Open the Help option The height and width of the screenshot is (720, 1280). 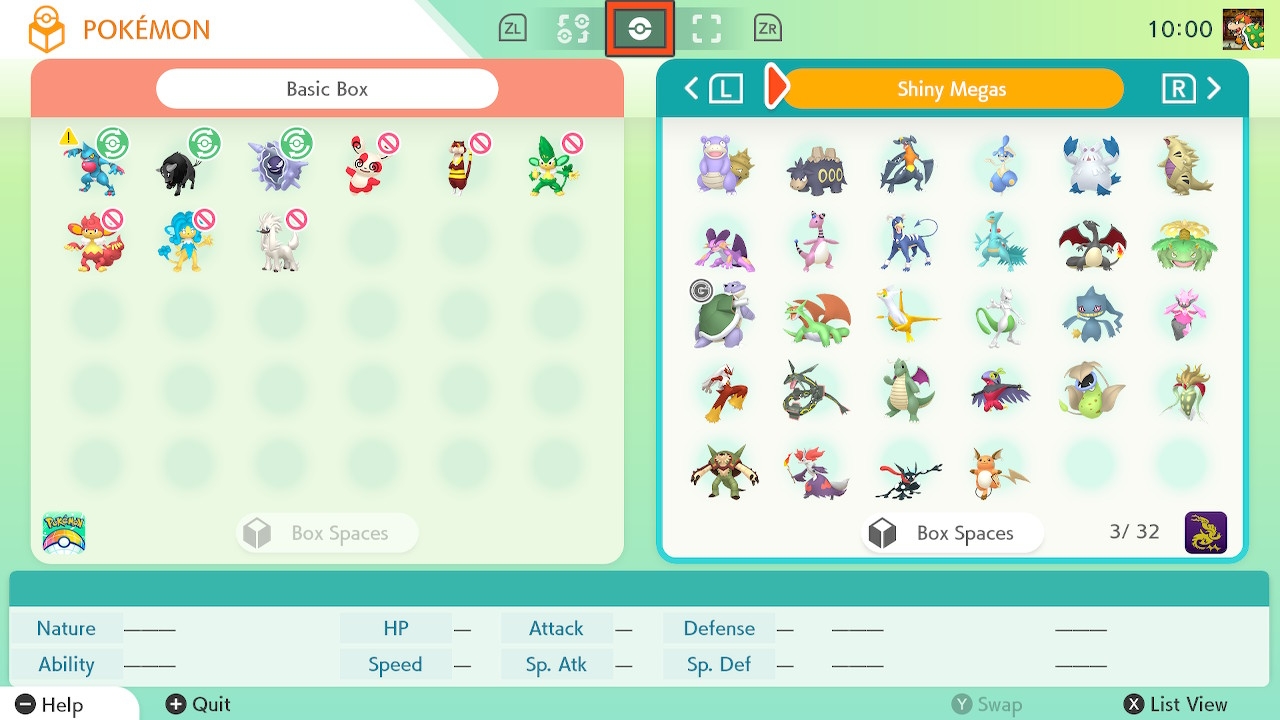click(x=50, y=705)
